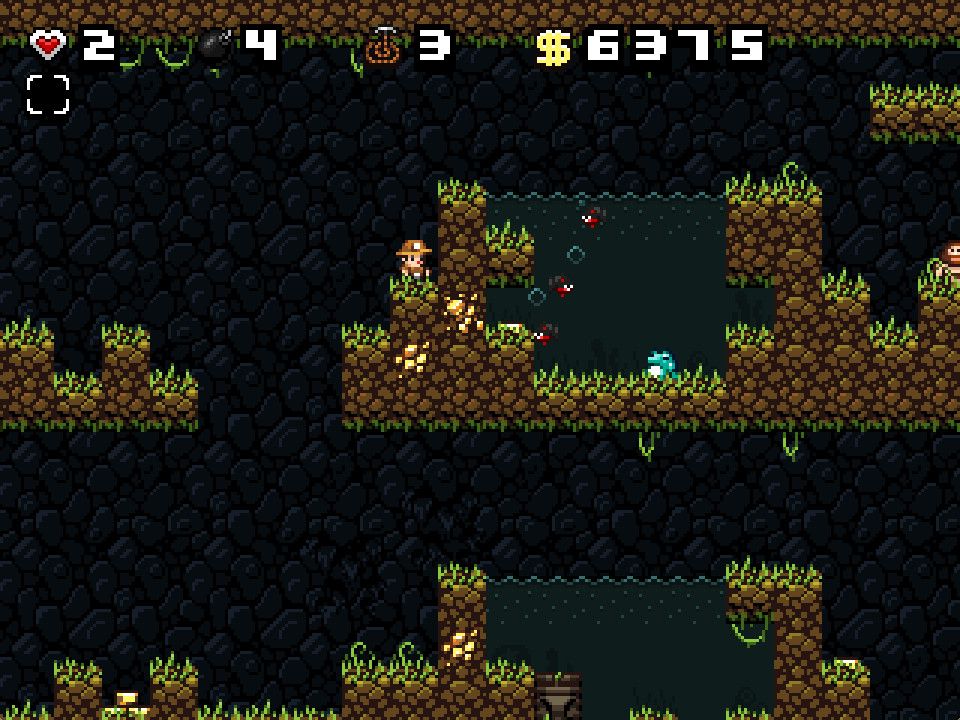The image size is (960, 720).
Task: Select the coiled rope icon
Action: 382,45
